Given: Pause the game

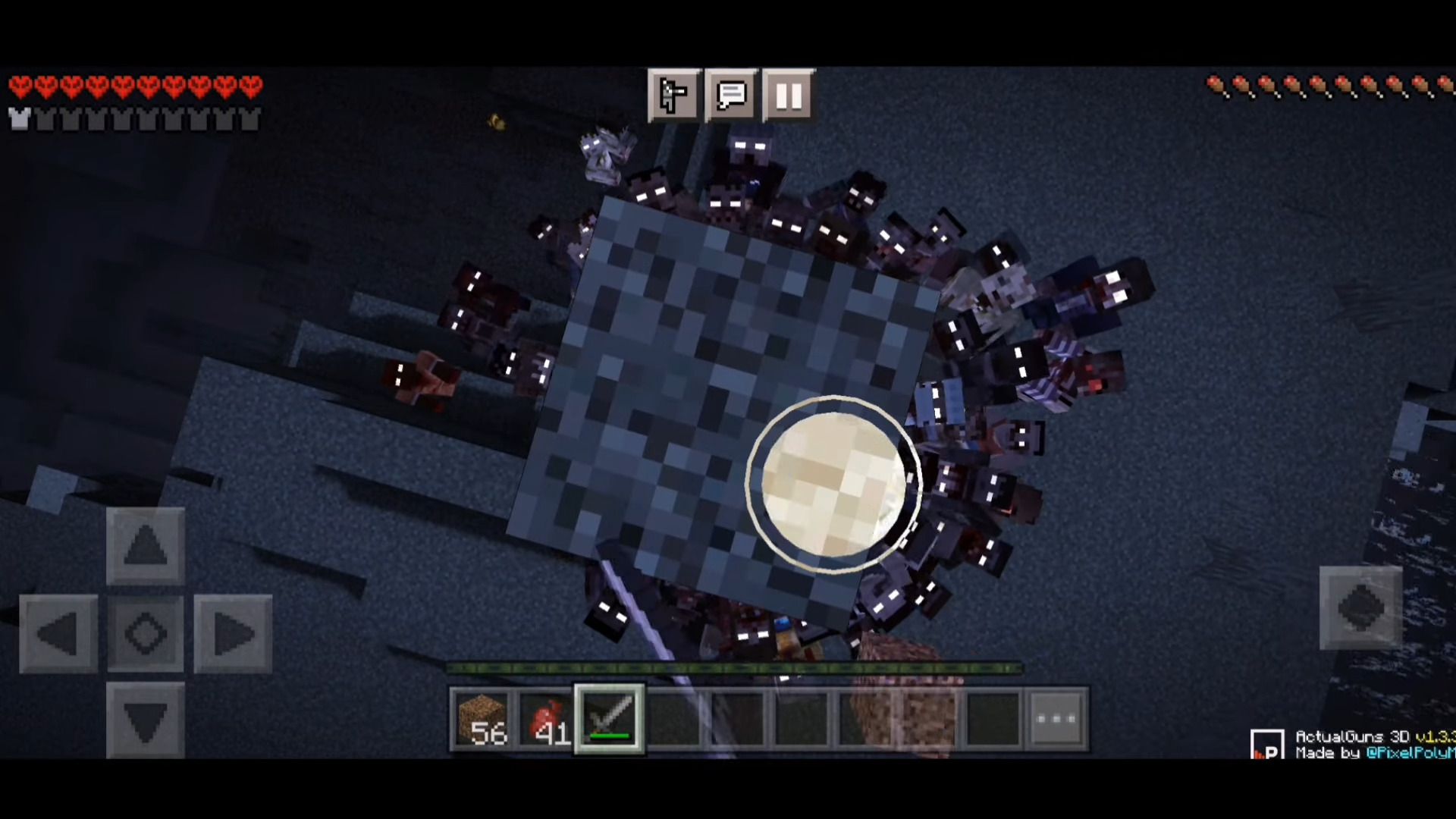Looking at the screenshot, I should (789, 96).
